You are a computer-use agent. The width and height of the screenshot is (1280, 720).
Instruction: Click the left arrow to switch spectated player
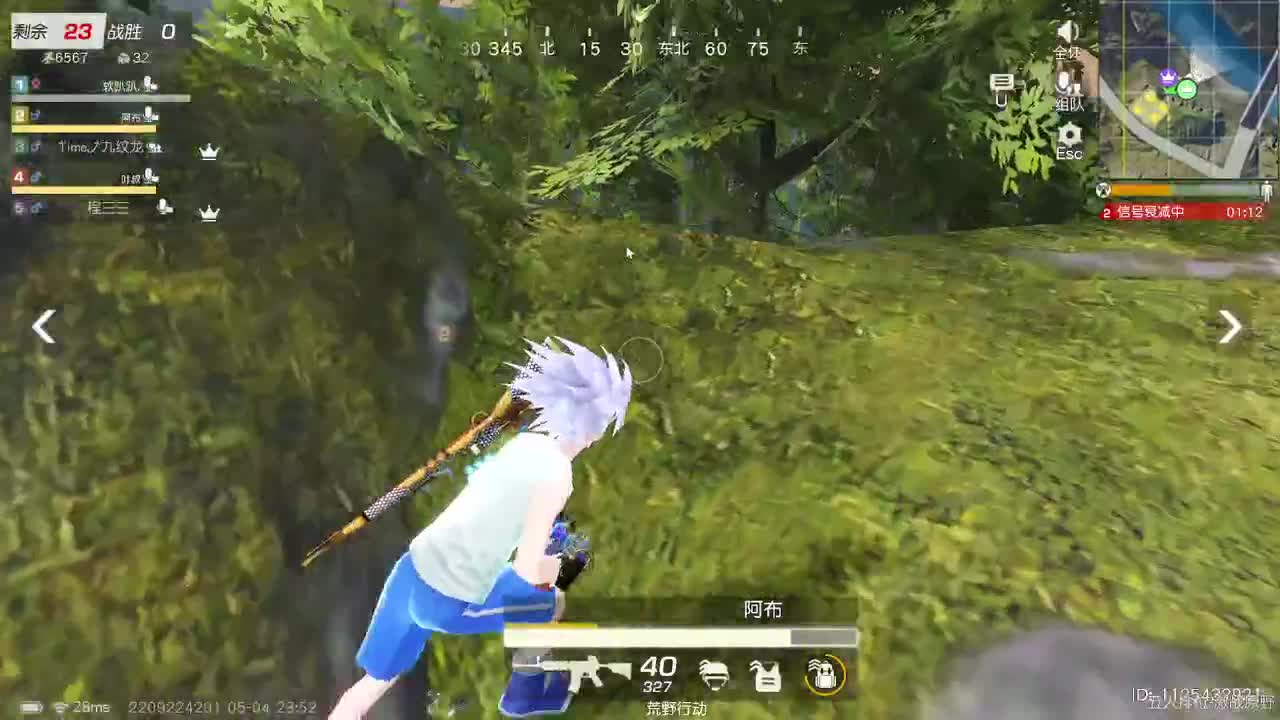[x=42, y=327]
